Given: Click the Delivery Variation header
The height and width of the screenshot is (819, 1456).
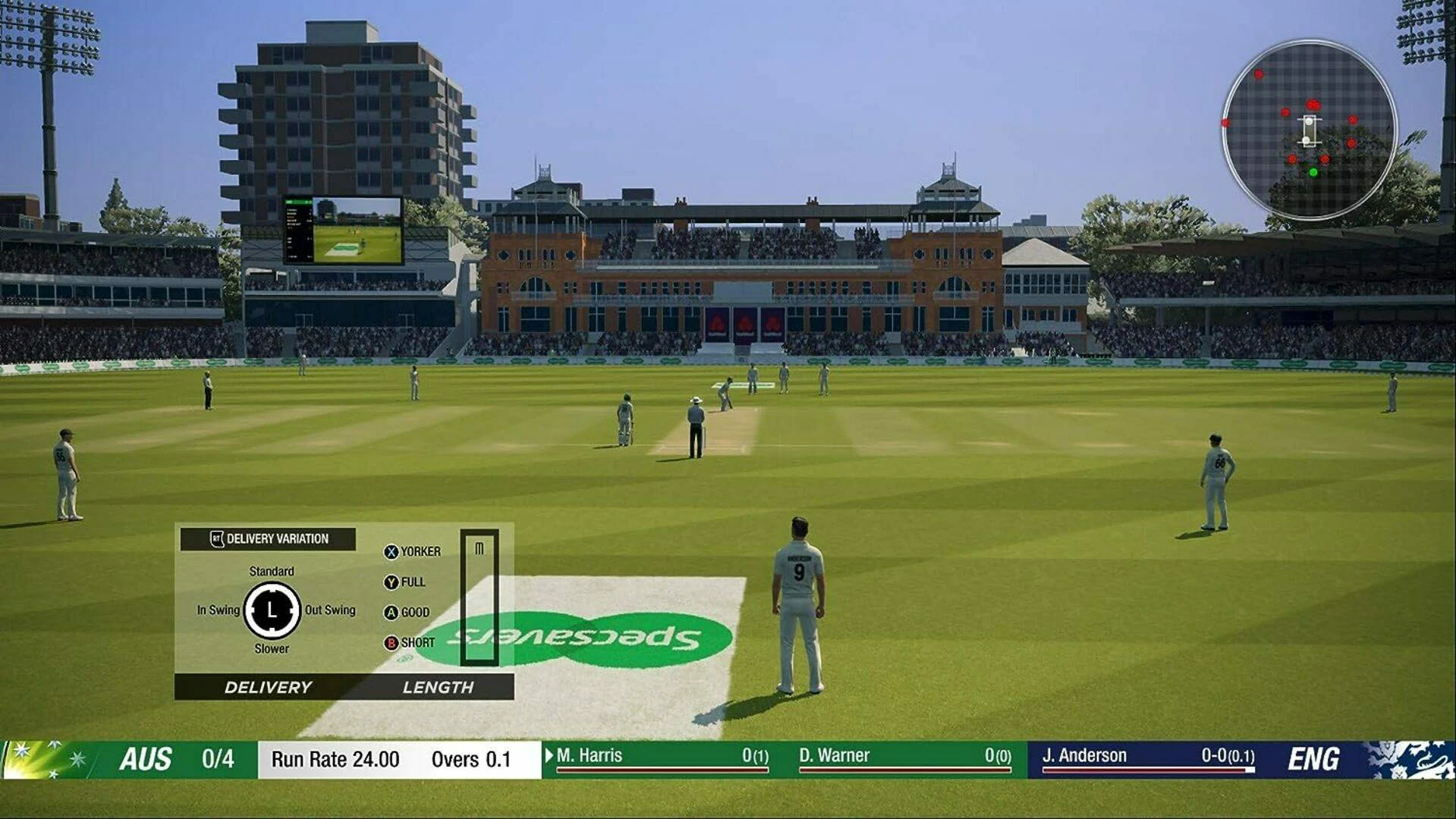Looking at the screenshot, I should [269, 538].
